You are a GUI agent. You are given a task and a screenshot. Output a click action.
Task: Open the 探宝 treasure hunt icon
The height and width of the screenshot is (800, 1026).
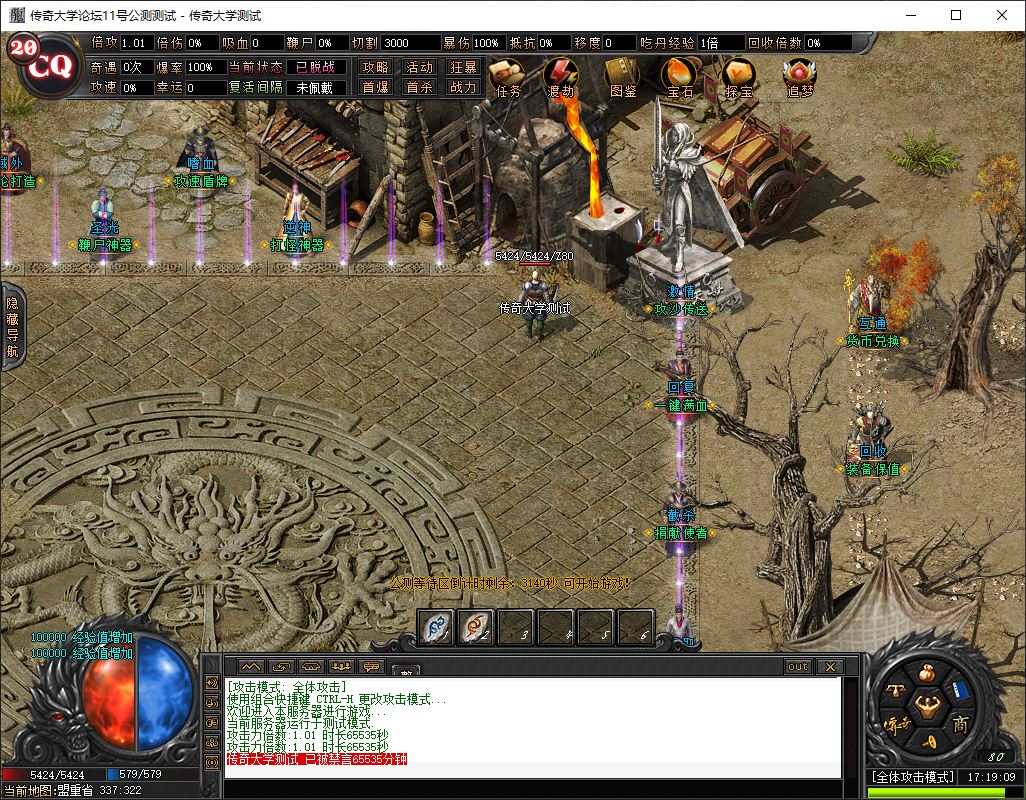tap(739, 74)
